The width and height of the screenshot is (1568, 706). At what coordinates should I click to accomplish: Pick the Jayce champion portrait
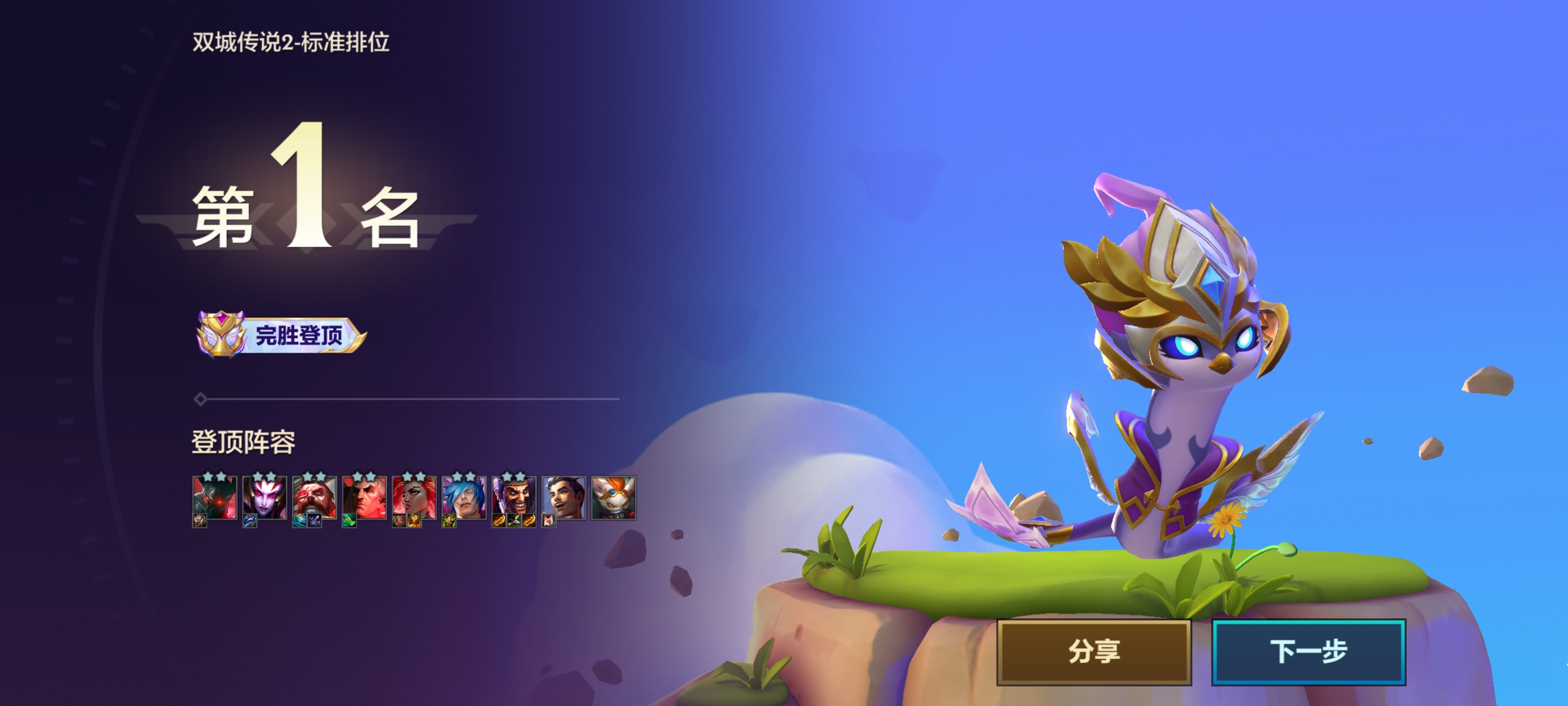(x=564, y=498)
